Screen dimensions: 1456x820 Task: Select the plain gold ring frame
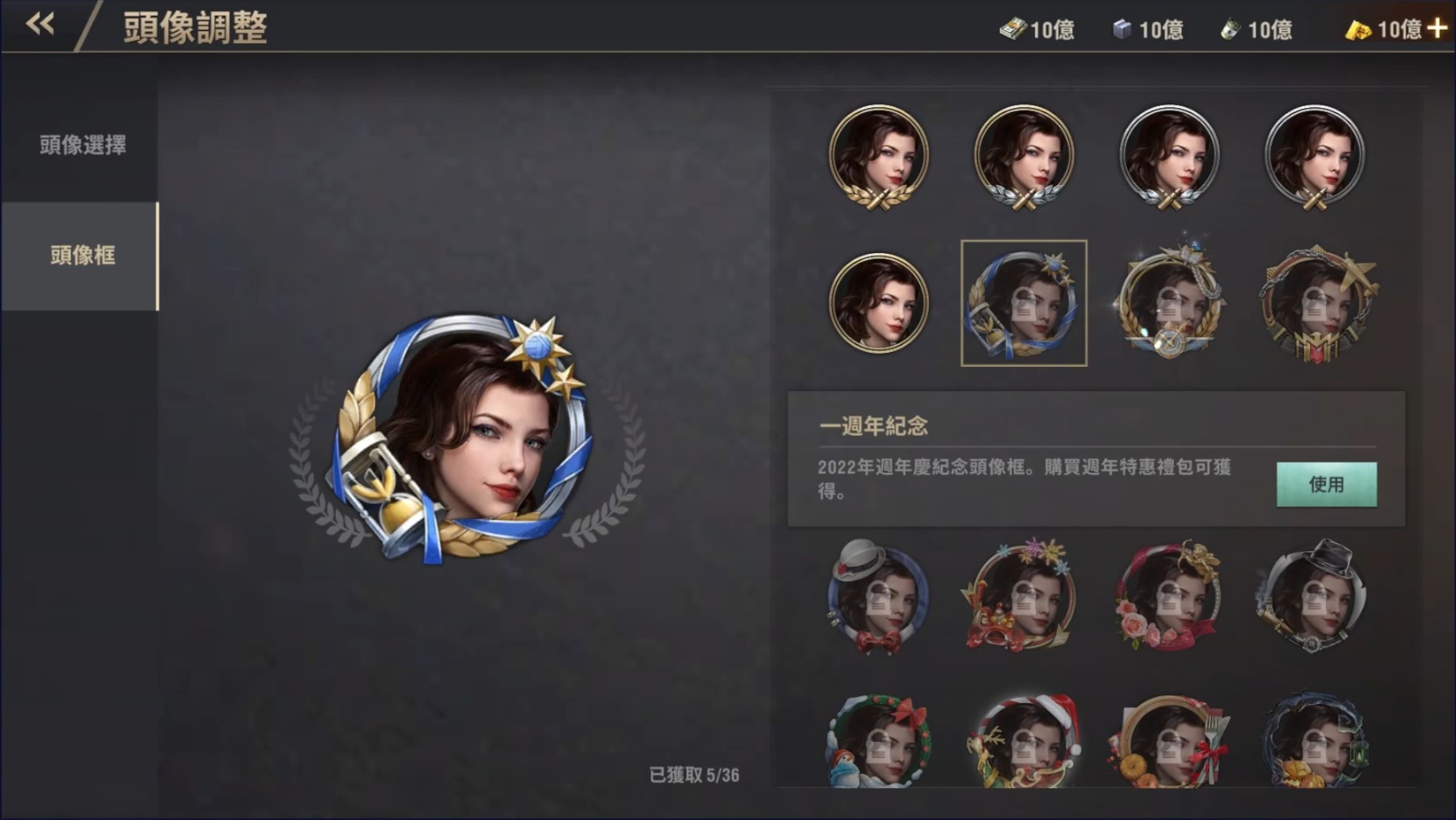(x=879, y=305)
